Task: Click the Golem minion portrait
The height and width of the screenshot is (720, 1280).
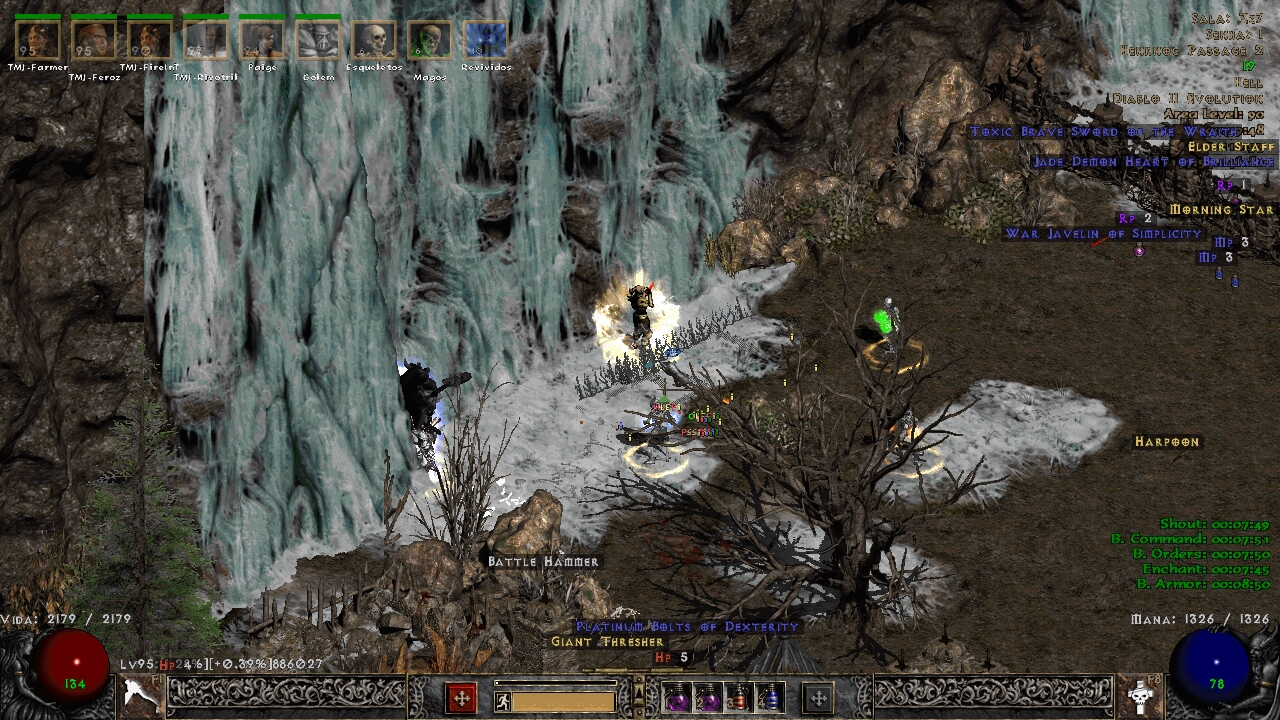Action: (318, 40)
